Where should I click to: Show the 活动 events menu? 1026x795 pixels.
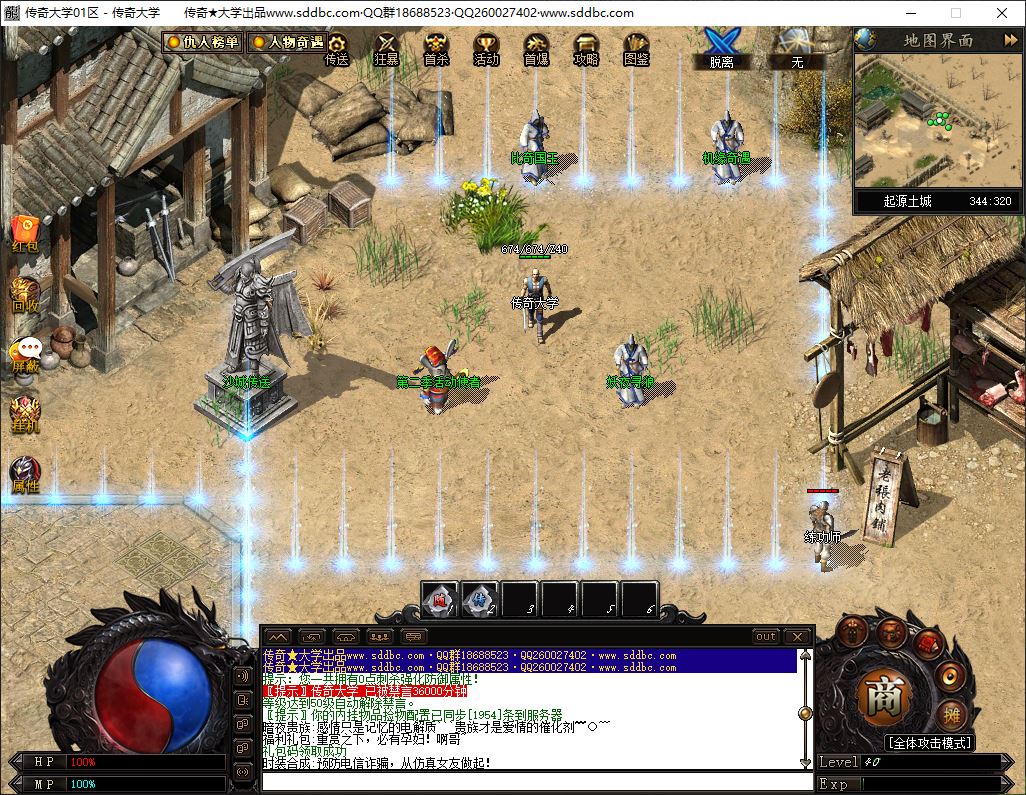[486, 48]
